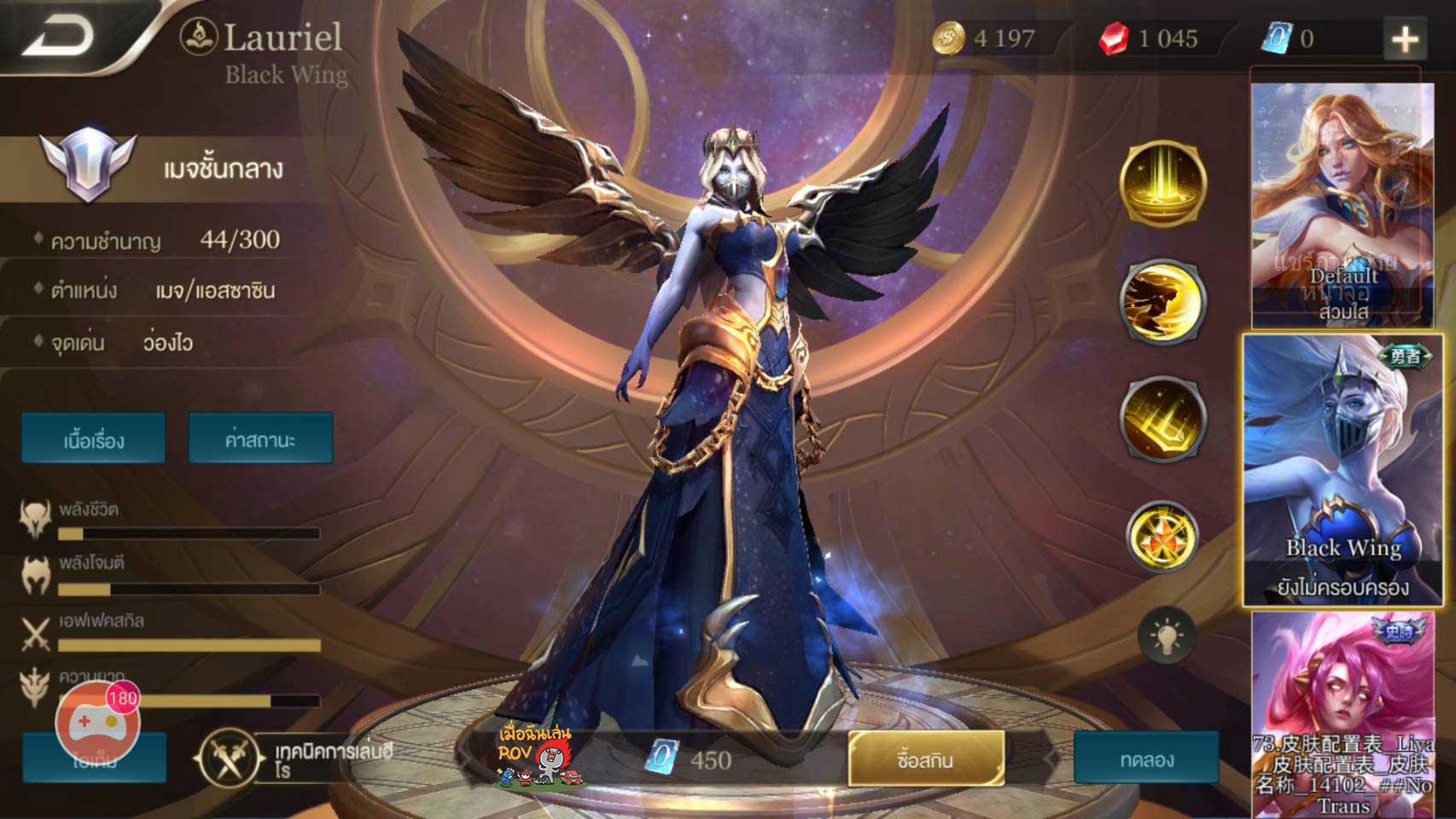Screen dimensions: 1456x819
Task: Open the crossed swords play tips
Action: point(226,758)
